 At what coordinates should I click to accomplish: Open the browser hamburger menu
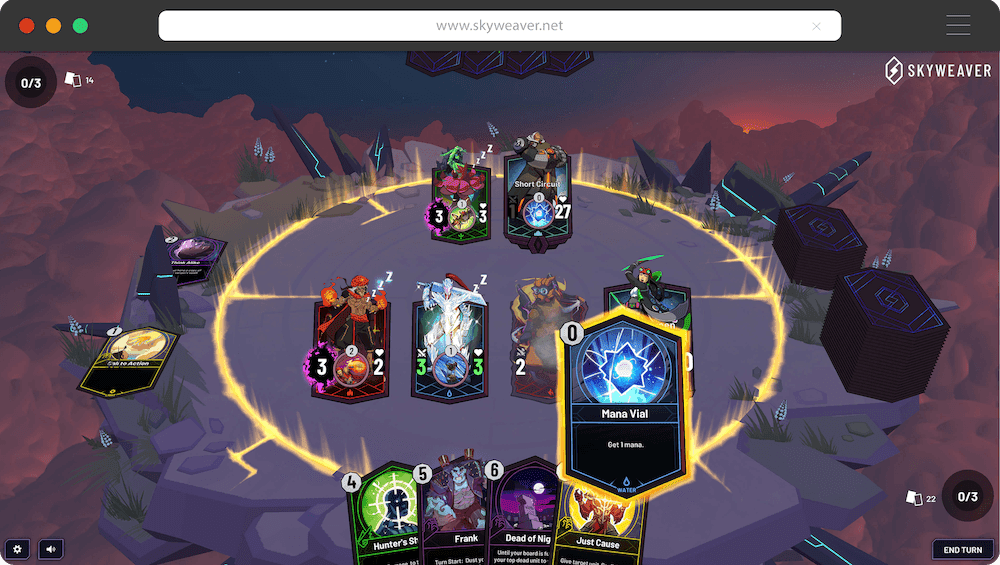pos(957,26)
